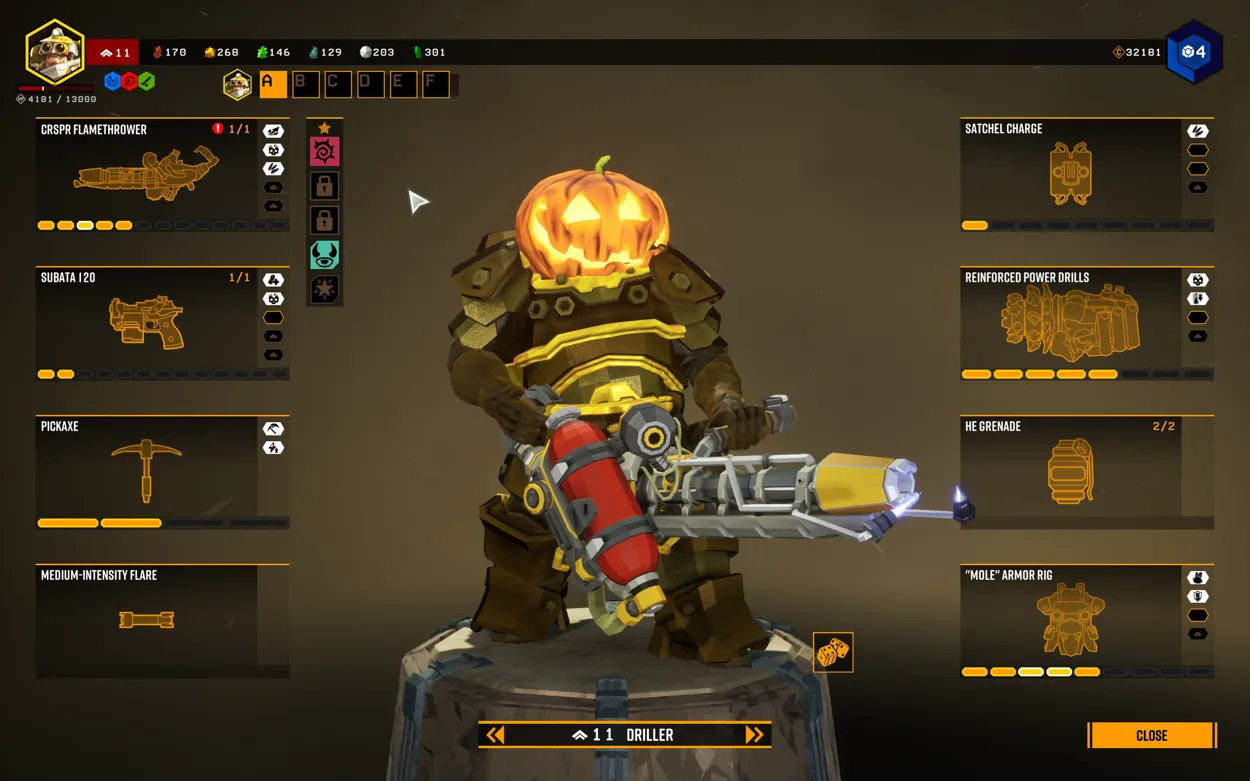The image size is (1250, 781).
Task: Close the equipment loadout screen
Action: [x=1151, y=735]
